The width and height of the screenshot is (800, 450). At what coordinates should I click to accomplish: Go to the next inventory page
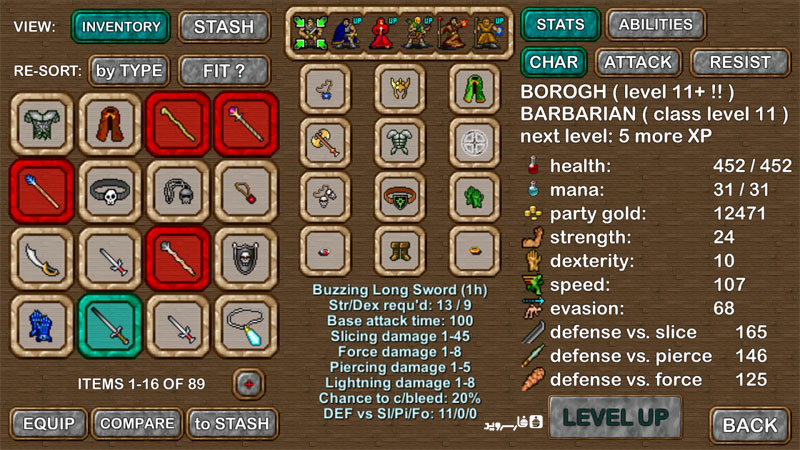pos(248,383)
